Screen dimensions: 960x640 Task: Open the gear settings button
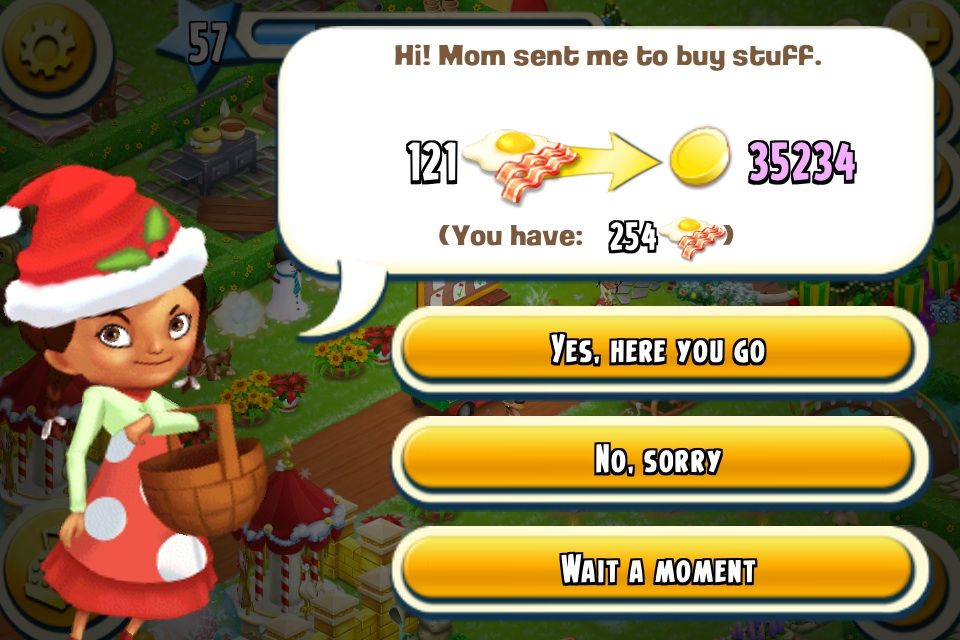coord(48,50)
